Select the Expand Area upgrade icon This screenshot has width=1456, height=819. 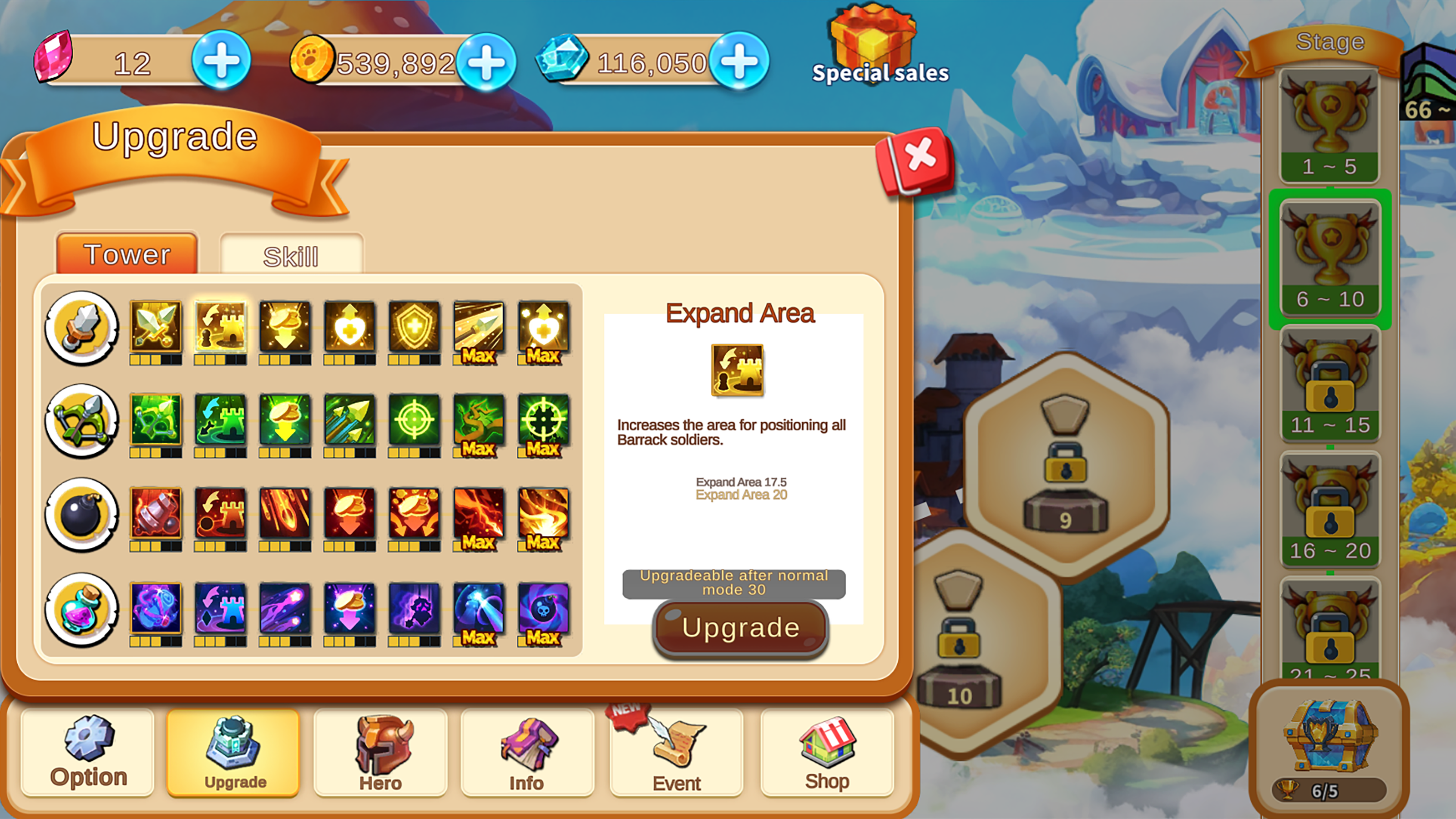(x=219, y=328)
